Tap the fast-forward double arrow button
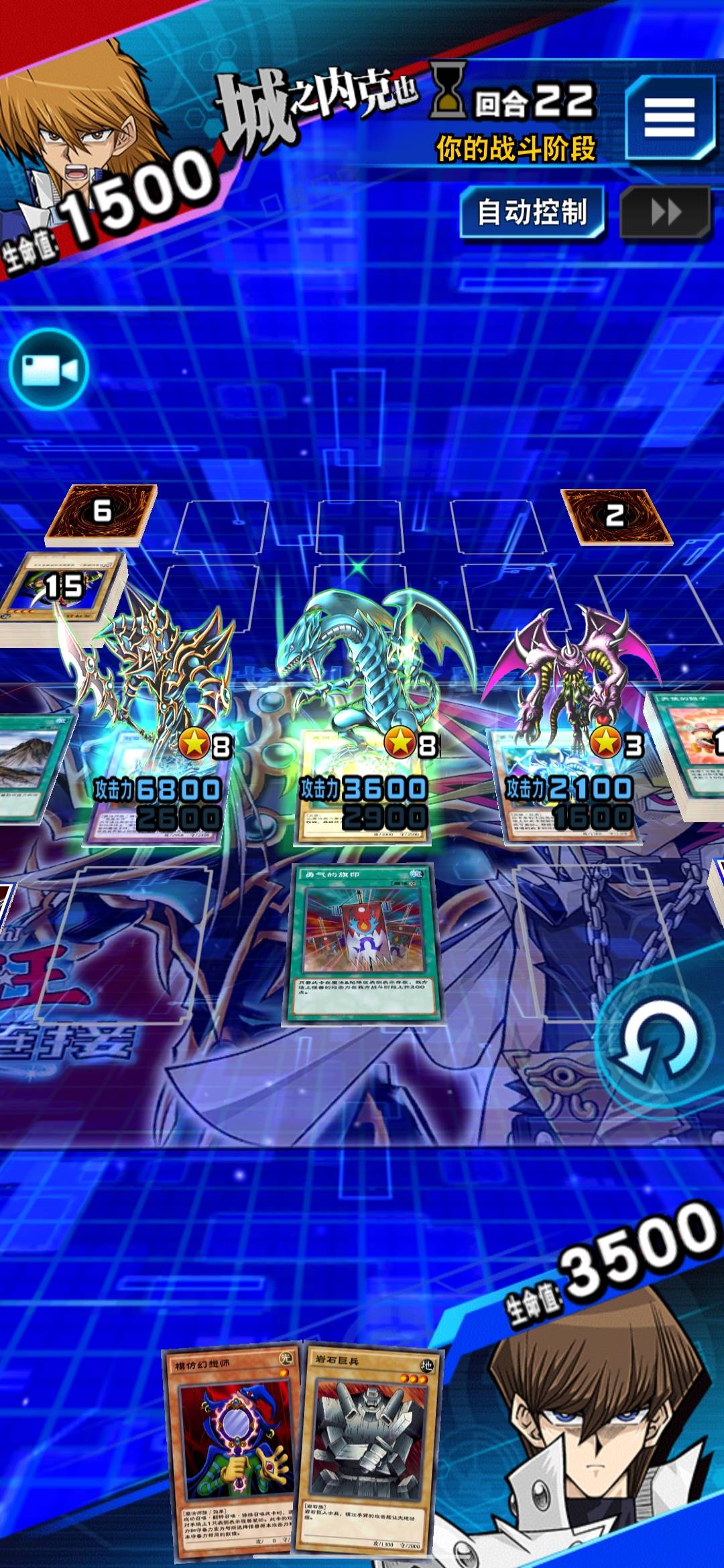This screenshot has width=724, height=1568. (x=665, y=213)
